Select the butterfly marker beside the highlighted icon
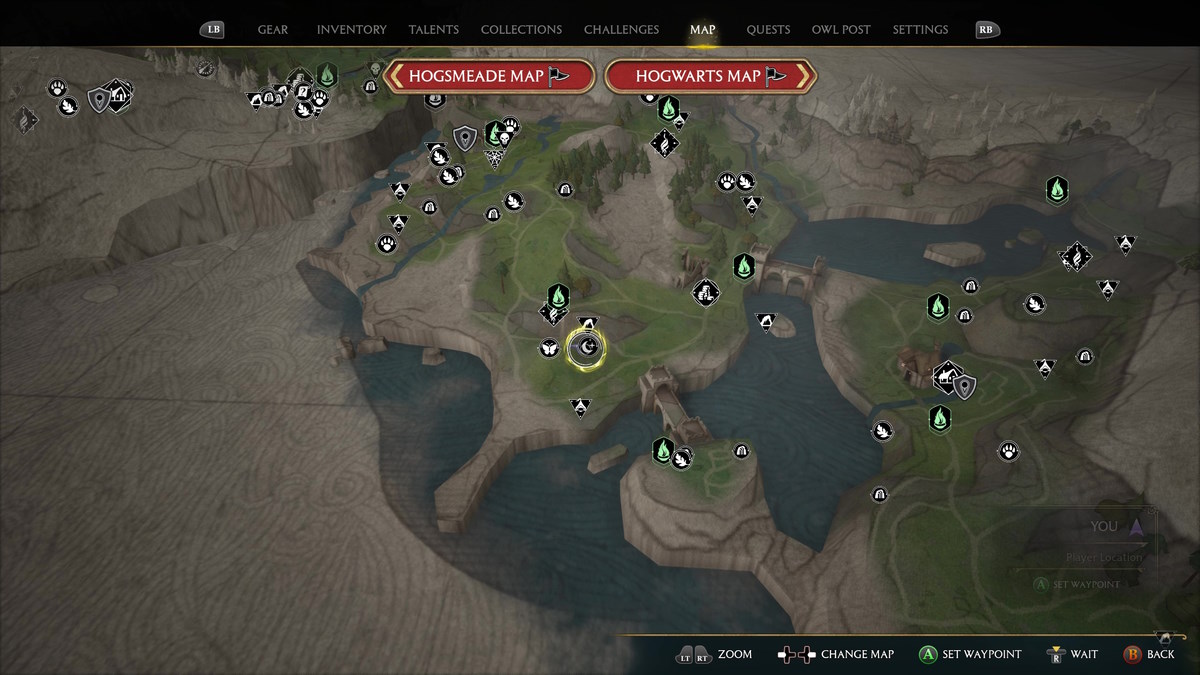 548,348
